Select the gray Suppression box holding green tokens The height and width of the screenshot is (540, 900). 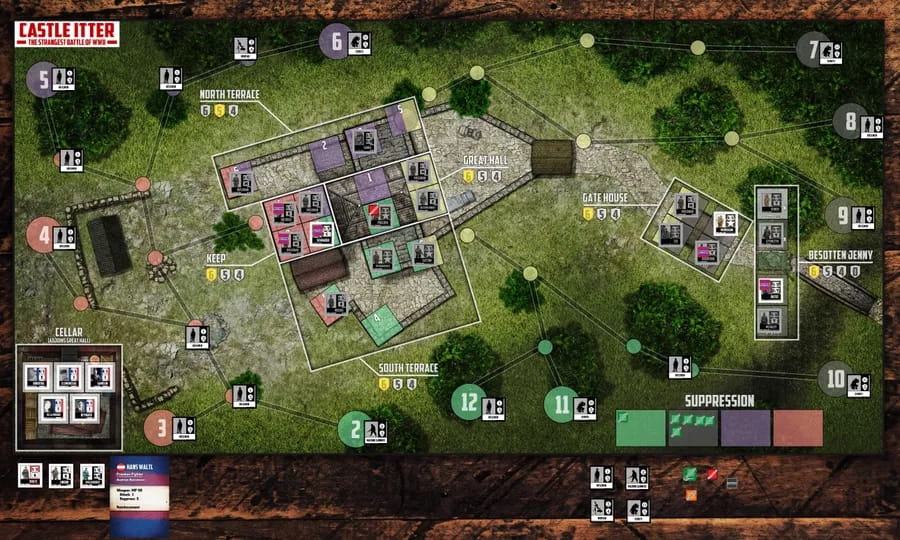click(693, 428)
